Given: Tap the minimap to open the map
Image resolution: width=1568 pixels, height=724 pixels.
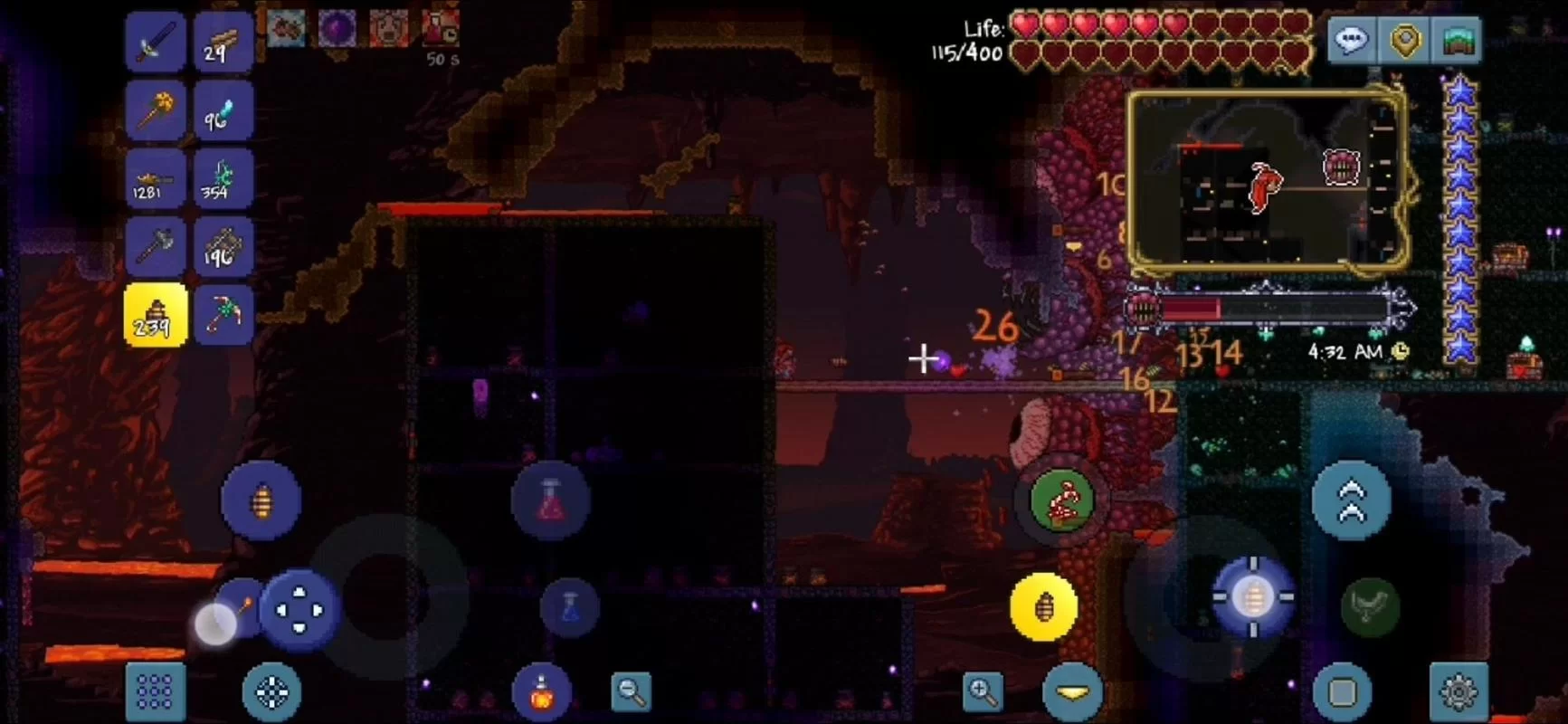Looking at the screenshot, I should [1267, 181].
